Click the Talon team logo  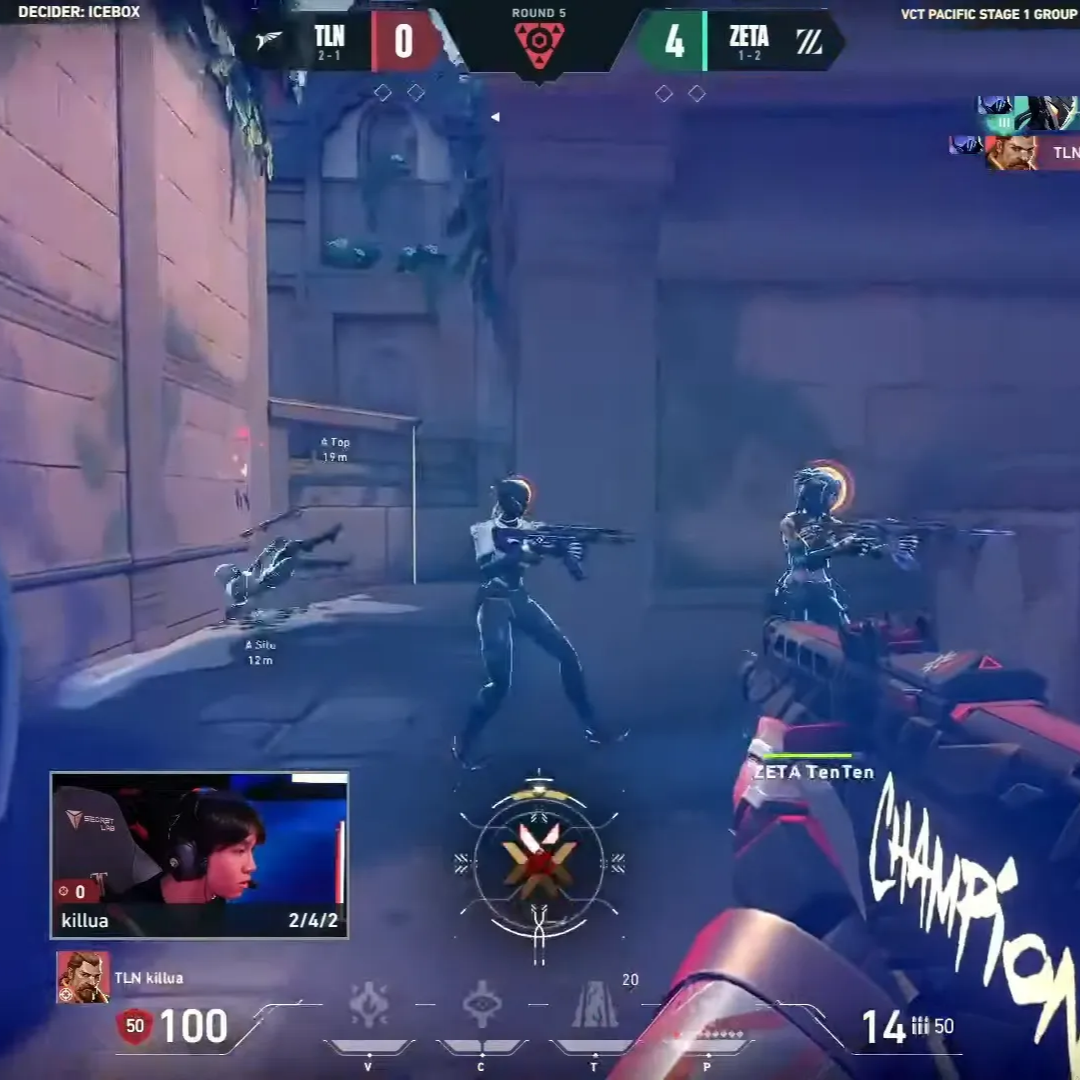(x=269, y=40)
